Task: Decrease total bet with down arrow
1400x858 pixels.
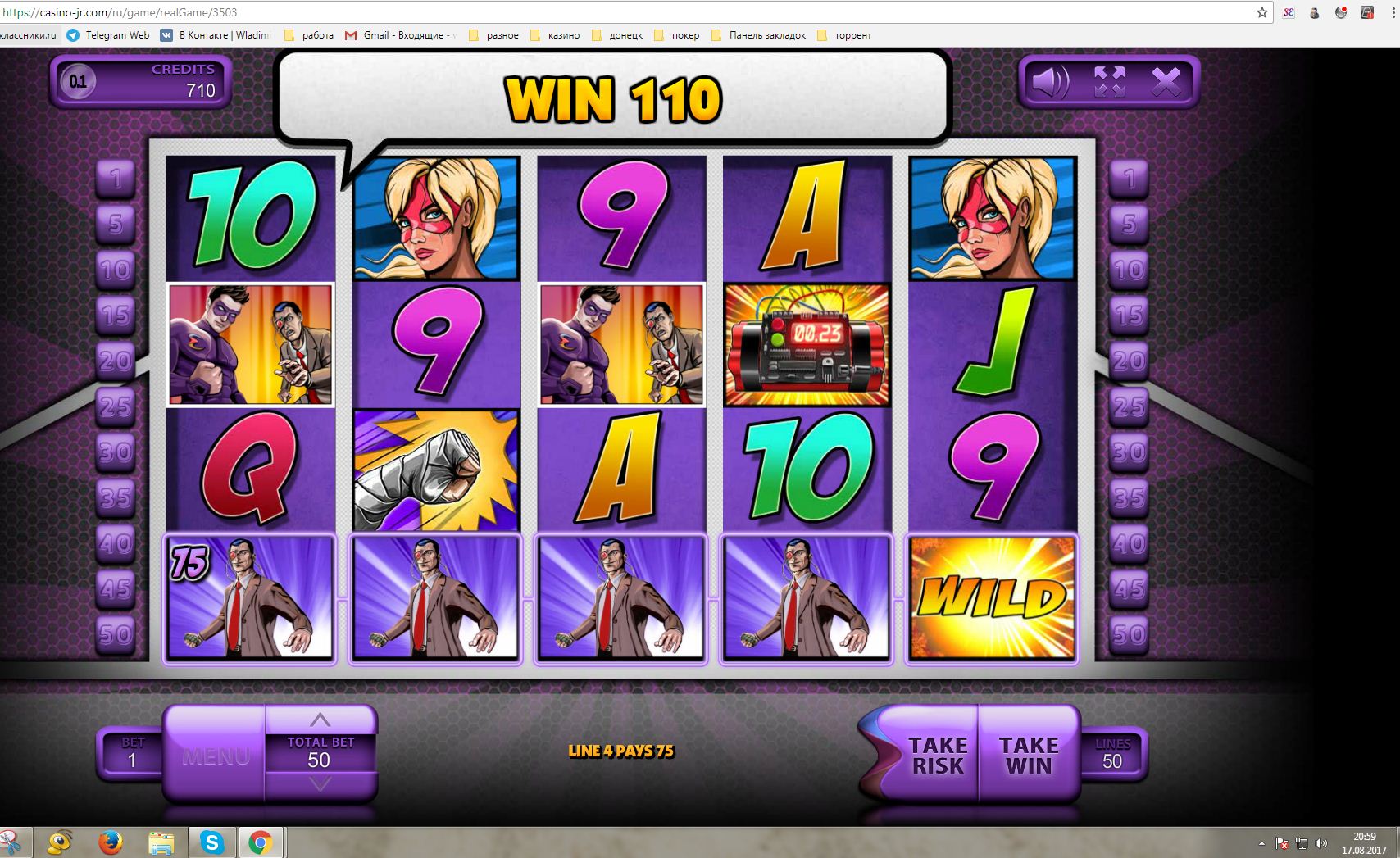Action: tap(320, 784)
